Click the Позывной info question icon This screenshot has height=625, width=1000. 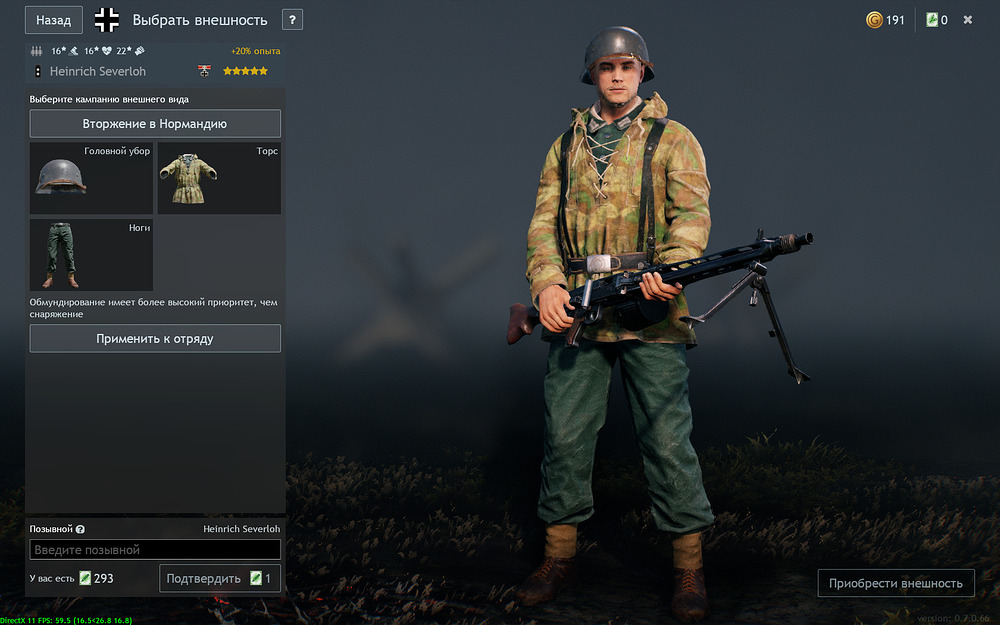click(x=80, y=529)
